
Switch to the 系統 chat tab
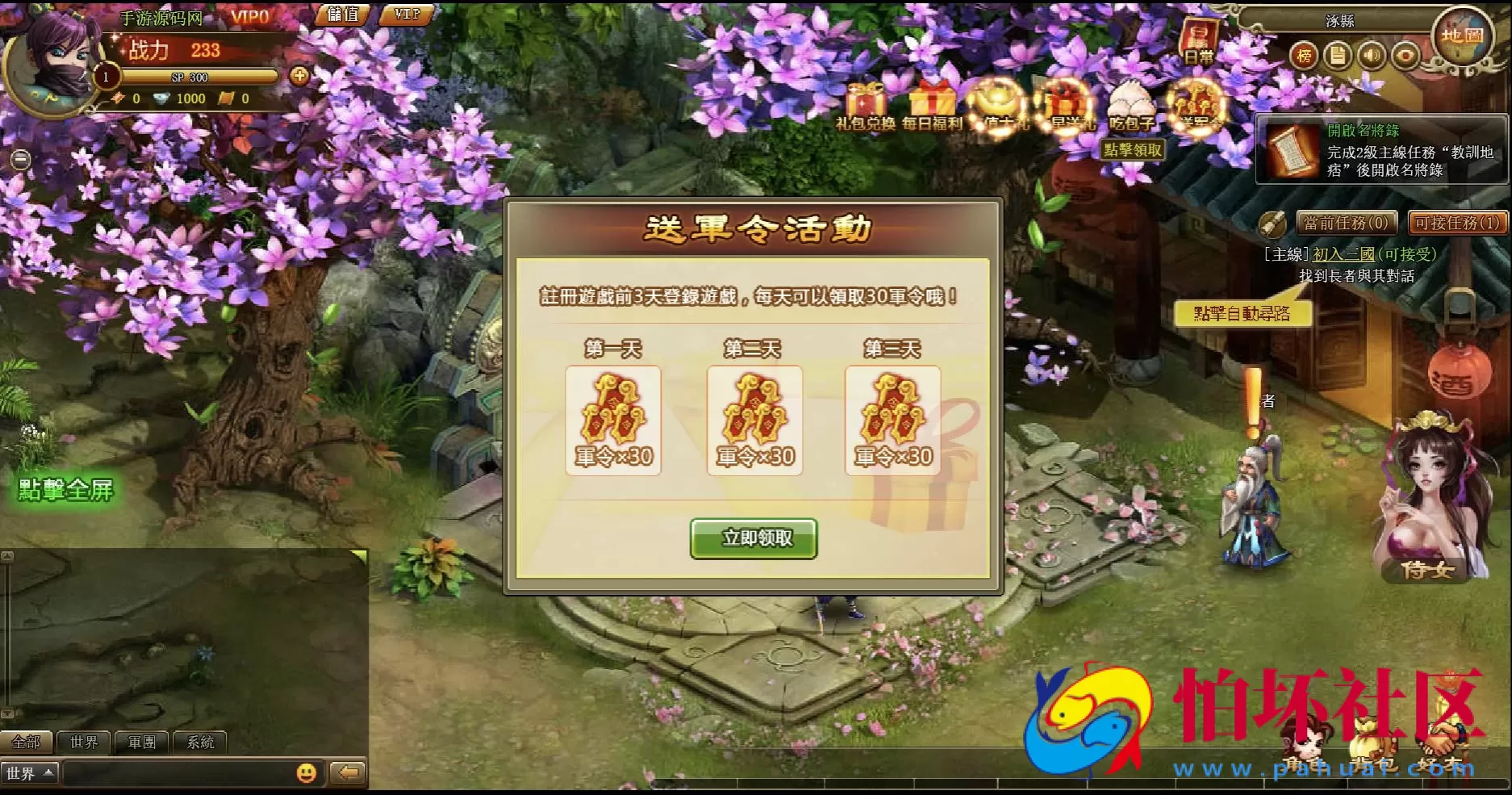pos(199,742)
